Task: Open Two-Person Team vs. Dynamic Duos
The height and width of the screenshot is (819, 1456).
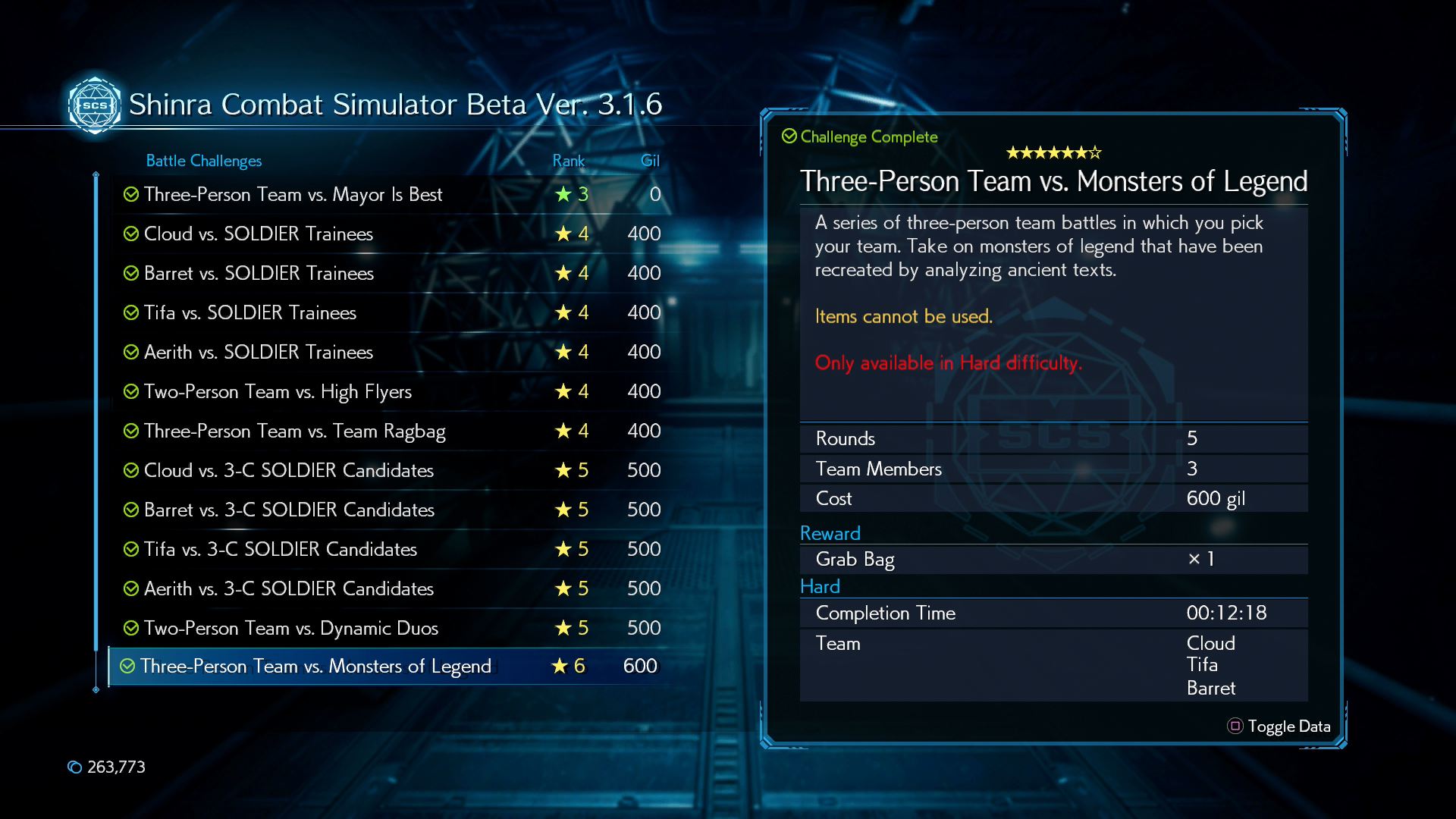Action: click(x=291, y=629)
